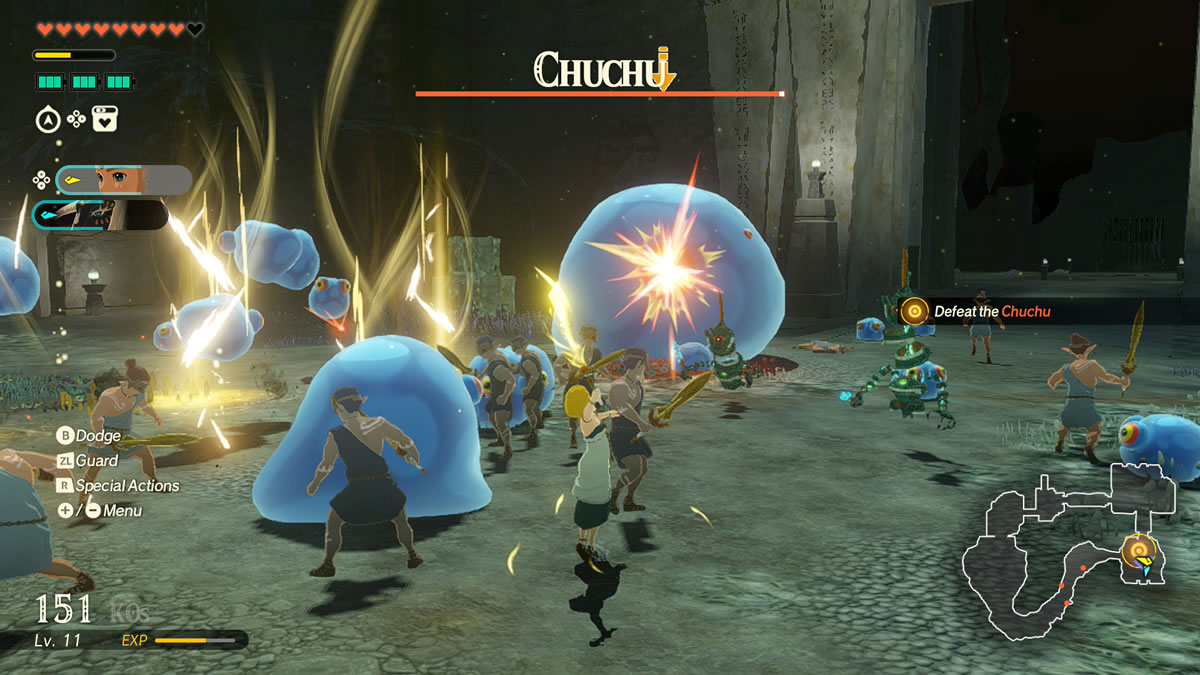
Task: Open the heart item pouch icon
Action: tap(105, 120)
